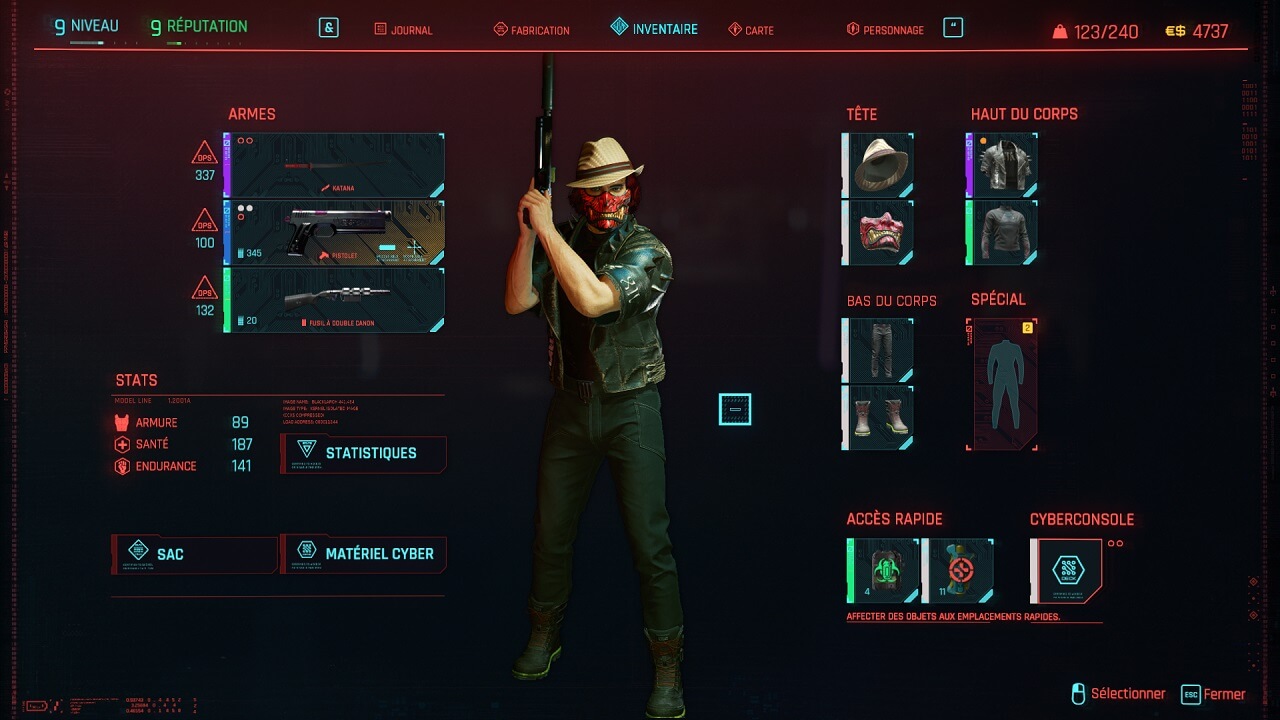Viewport: 1280px width, 720px height.
Task: Open Matériel Cyber menu
Action: pos(364,554)
